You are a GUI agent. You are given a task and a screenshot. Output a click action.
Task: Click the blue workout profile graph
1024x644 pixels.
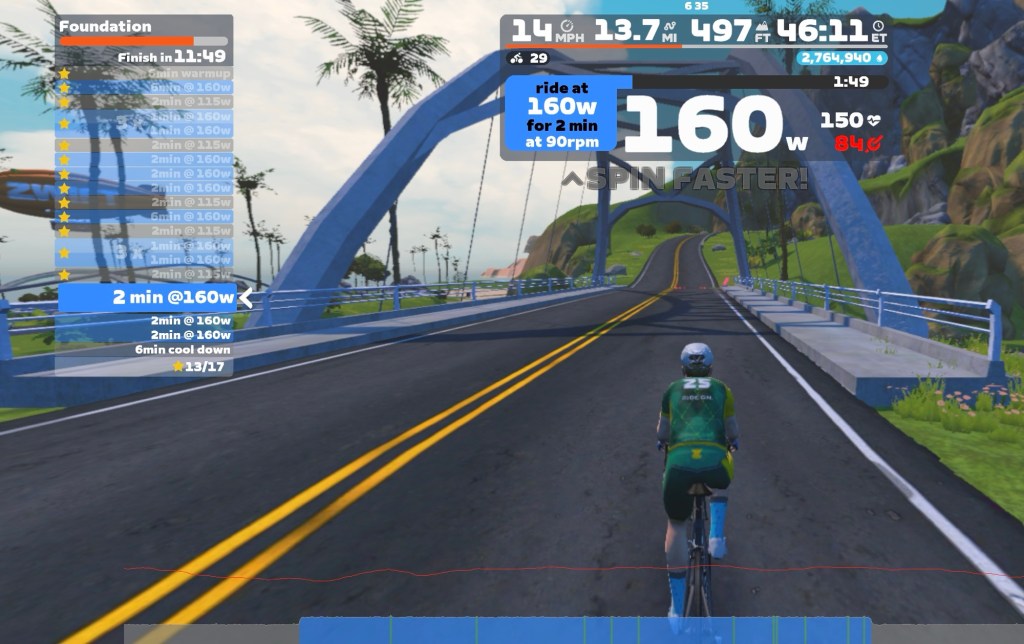tap(585, 631)
